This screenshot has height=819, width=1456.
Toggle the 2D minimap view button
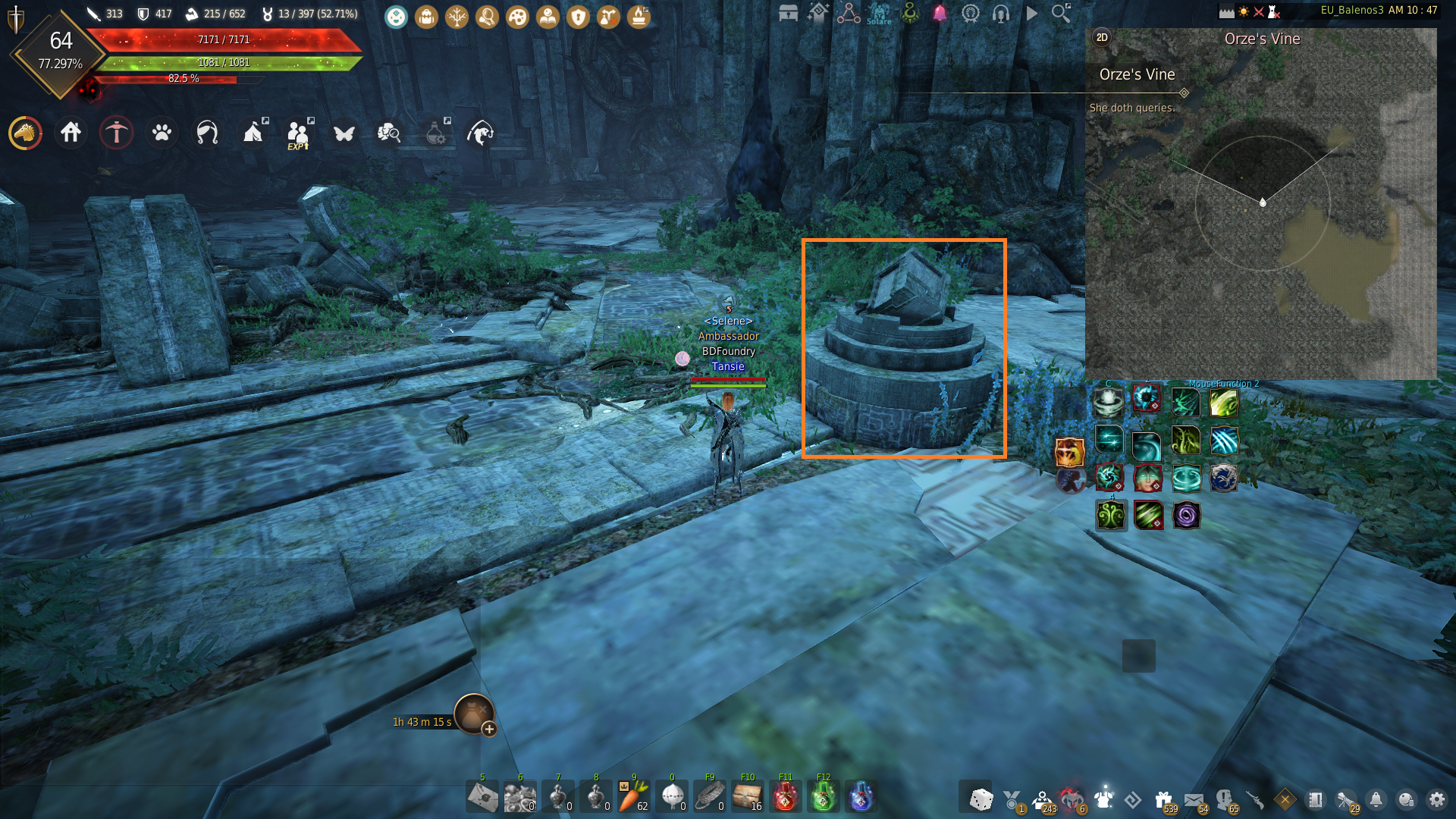click(1103, 36)
